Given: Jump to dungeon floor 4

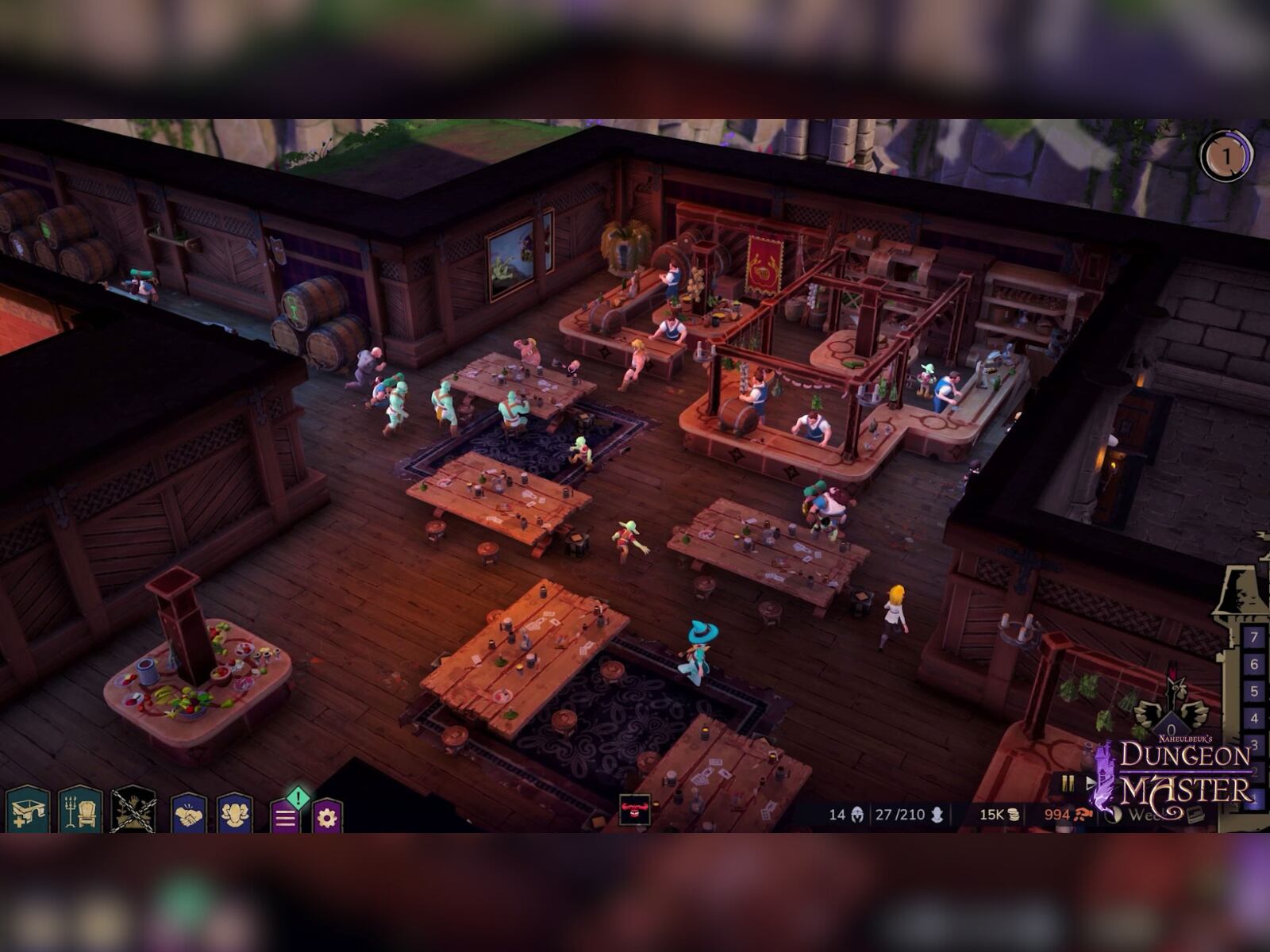Looking at the screenshot, I should coord(1254,718).
